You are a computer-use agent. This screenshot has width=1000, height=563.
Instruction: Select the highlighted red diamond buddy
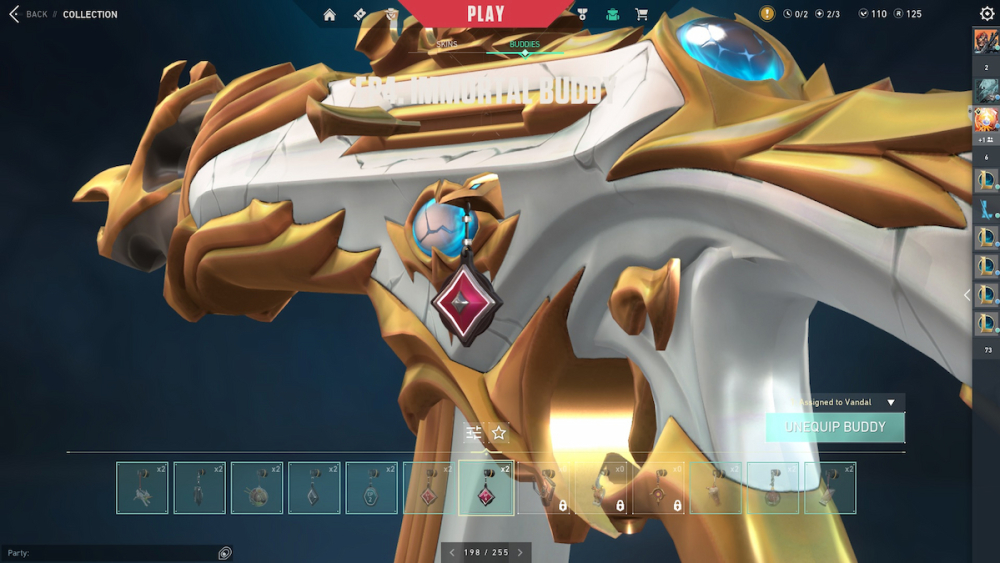coord(486,488)
